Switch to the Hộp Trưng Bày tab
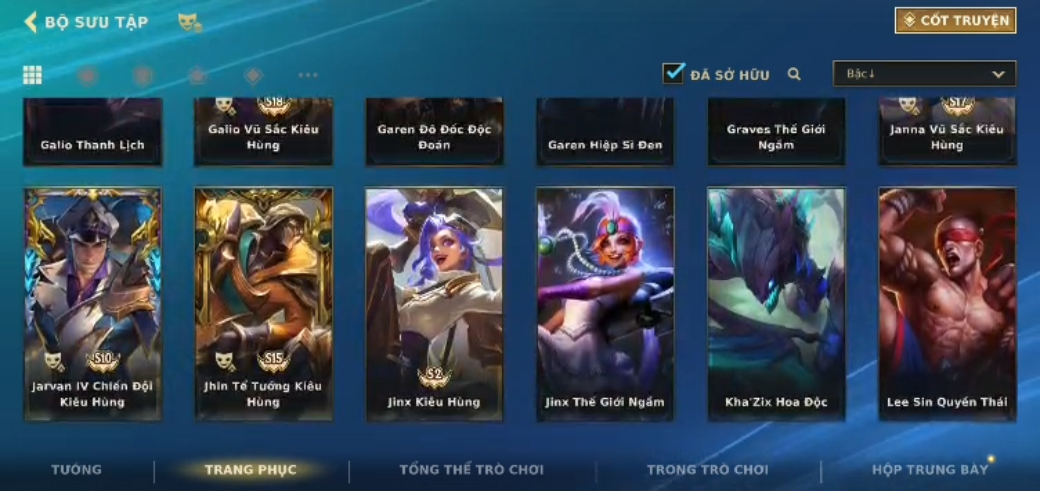1040x491 pixels. tap(929, 470)
